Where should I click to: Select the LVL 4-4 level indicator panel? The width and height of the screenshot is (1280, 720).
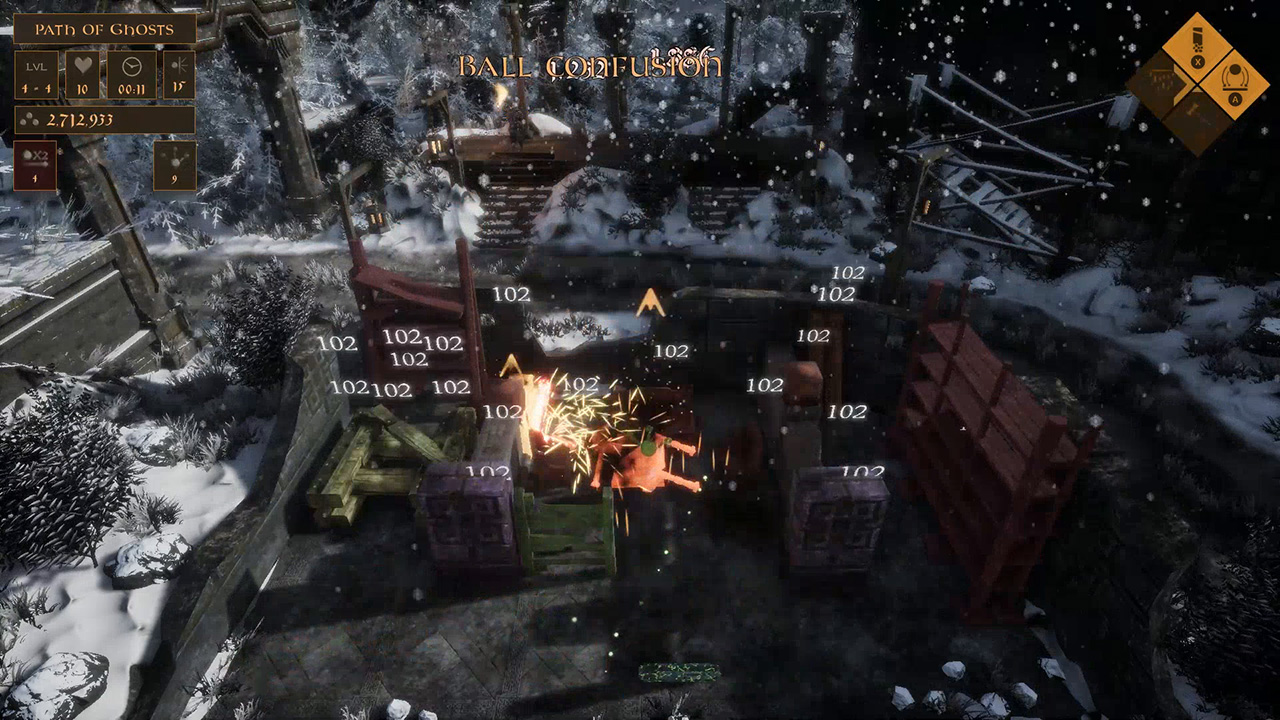pos(35,72)
